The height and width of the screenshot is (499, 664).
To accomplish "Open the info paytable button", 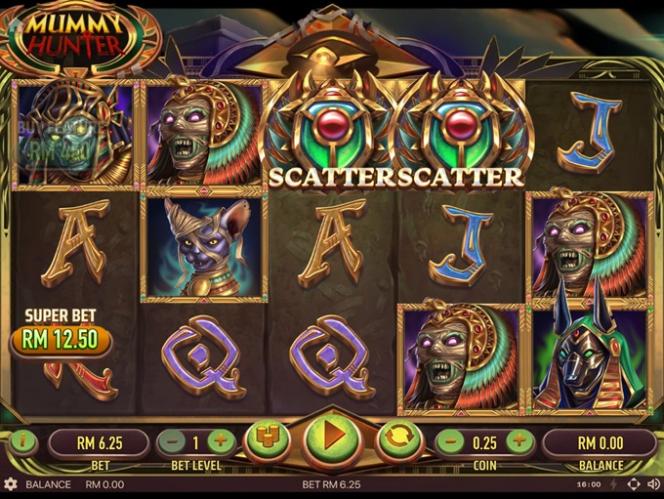I will (22, 441).
